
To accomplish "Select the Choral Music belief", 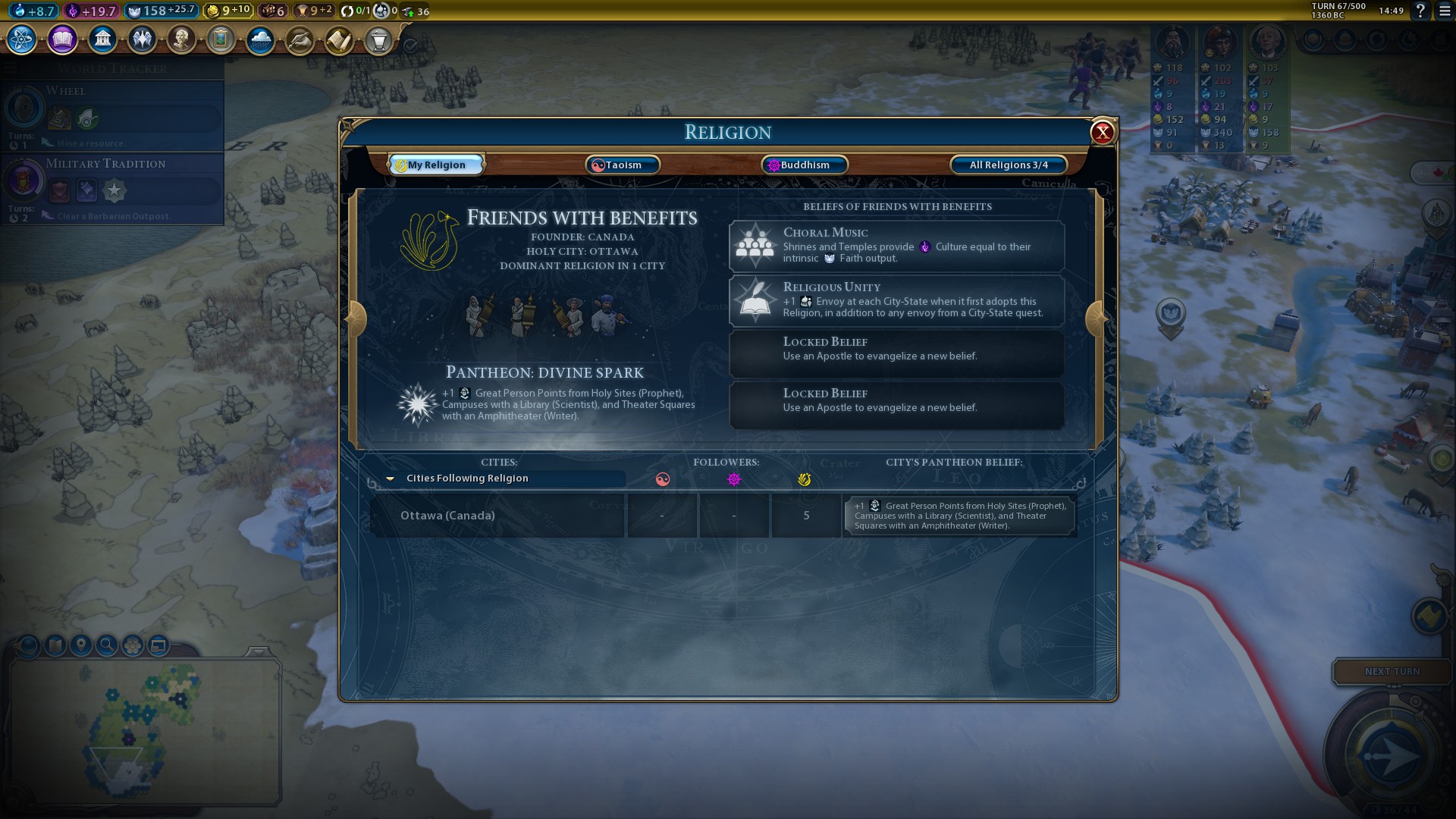I will pyautogui.click(x=896, y=246).
